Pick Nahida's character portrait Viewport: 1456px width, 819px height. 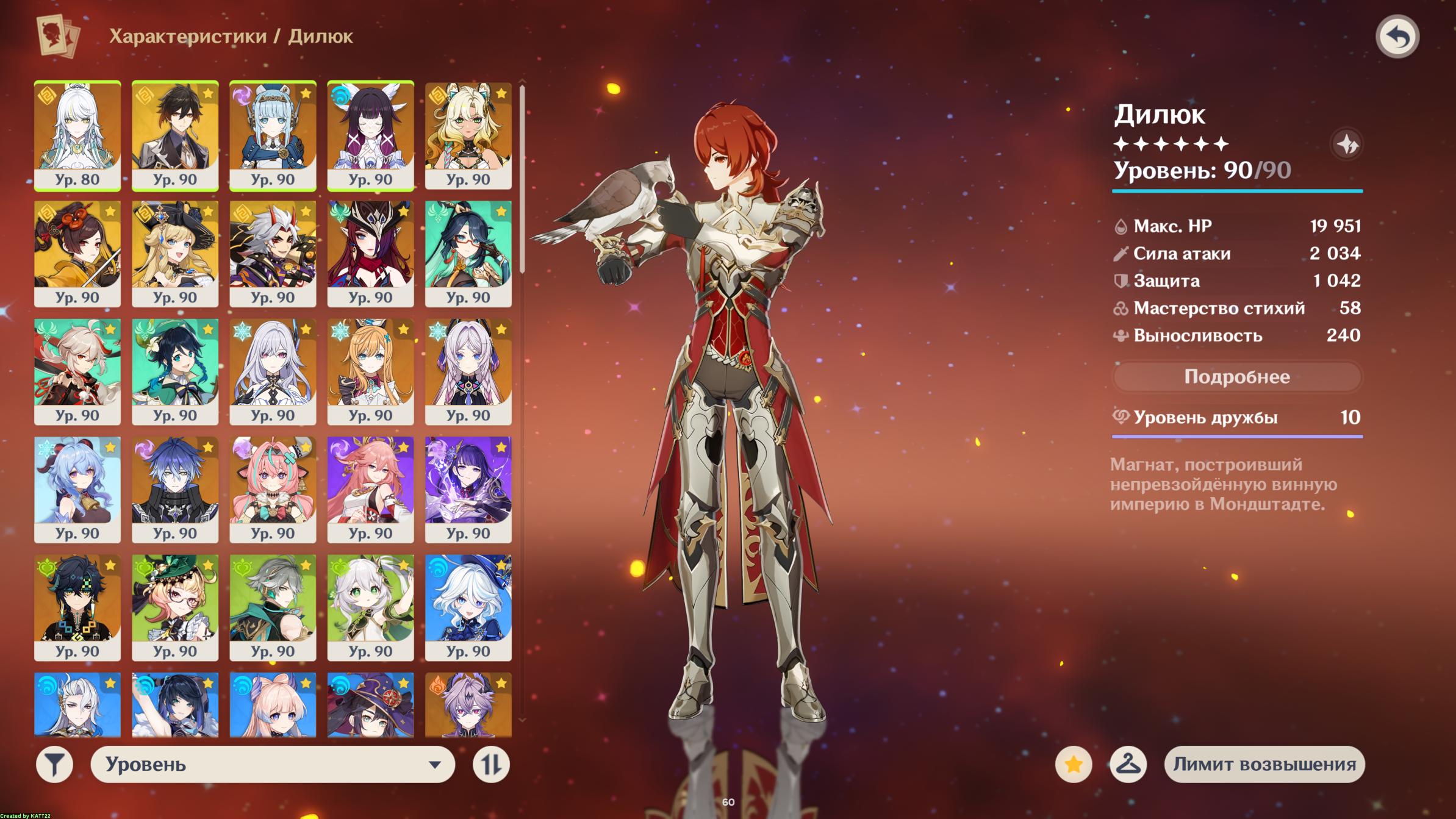(370, 606)
